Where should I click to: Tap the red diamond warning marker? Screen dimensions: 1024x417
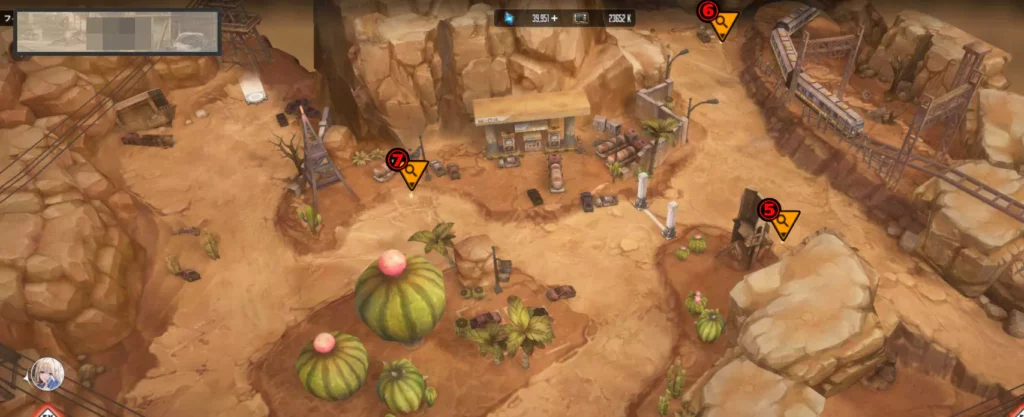pos(47,411)
